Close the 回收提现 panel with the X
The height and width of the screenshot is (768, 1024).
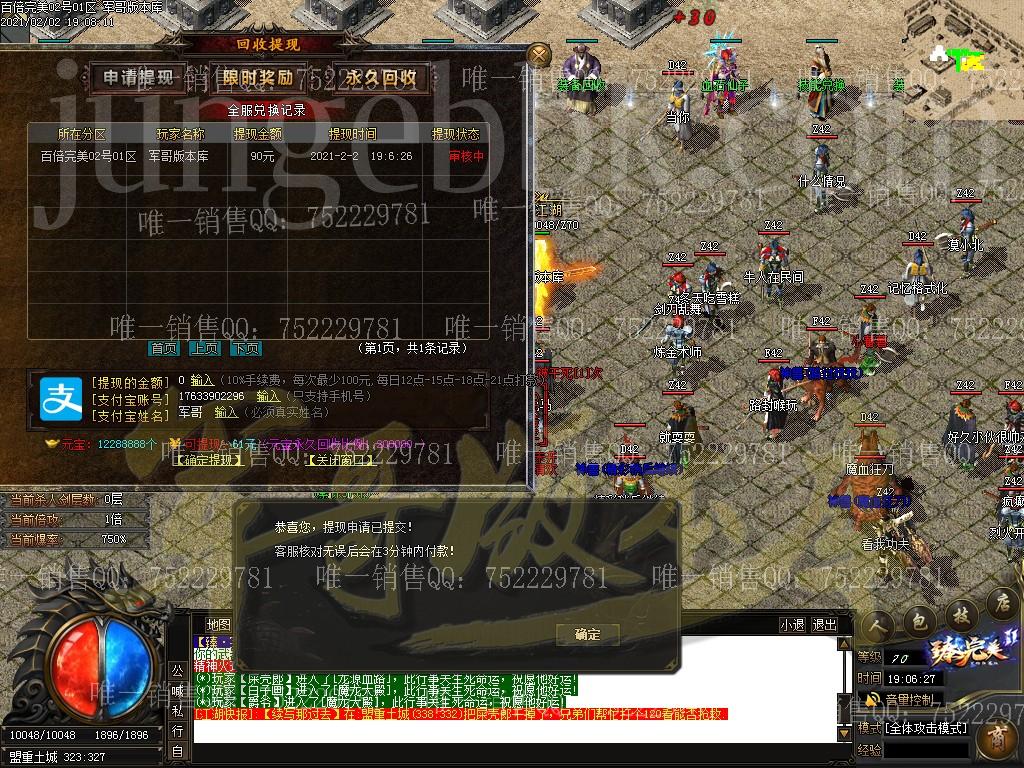coord(539,54)
